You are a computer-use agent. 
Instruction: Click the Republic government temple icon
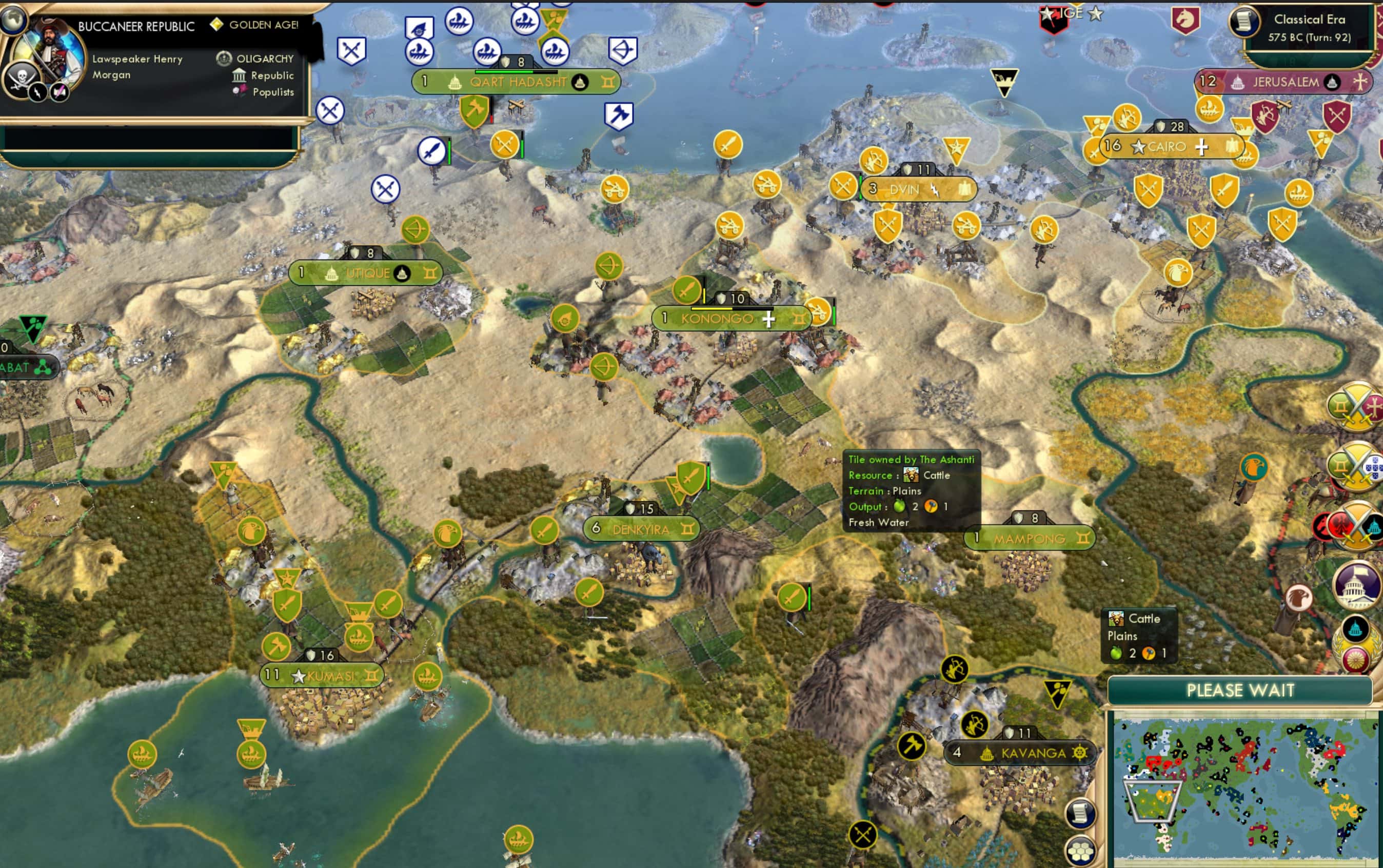(239, 75)
